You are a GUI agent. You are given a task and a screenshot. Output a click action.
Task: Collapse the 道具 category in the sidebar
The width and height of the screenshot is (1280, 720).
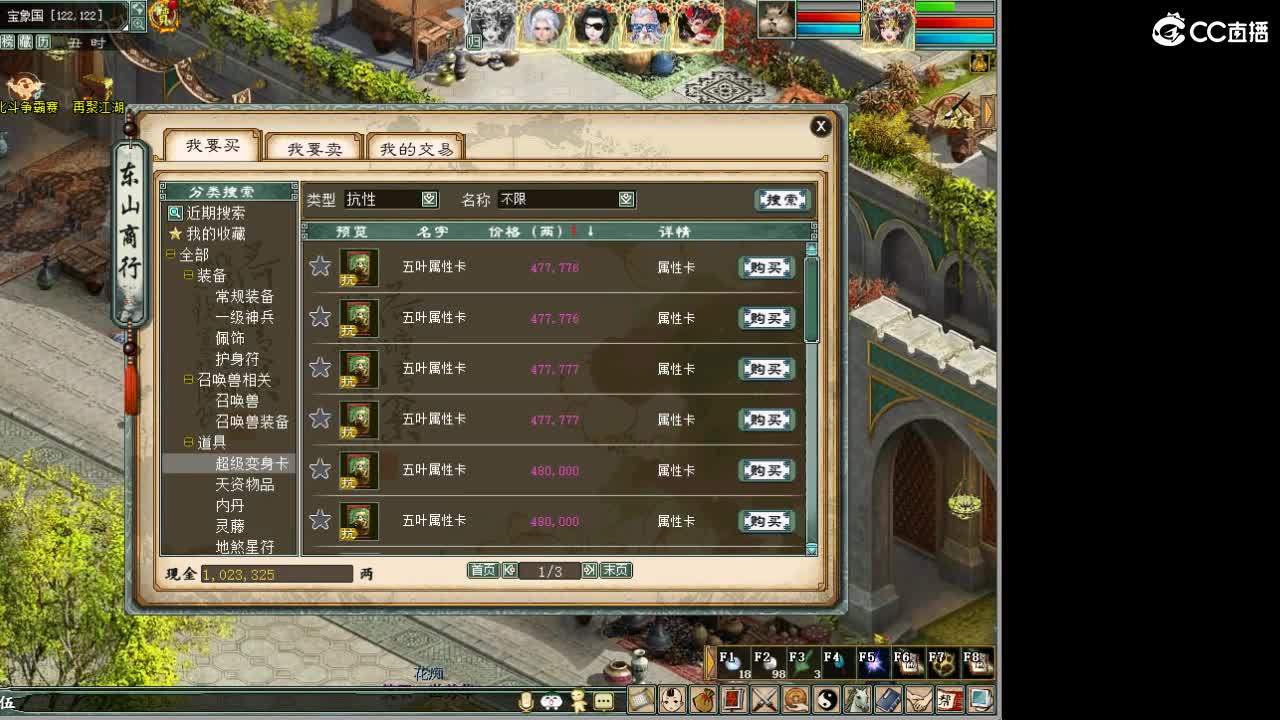[x=188, y=441]
